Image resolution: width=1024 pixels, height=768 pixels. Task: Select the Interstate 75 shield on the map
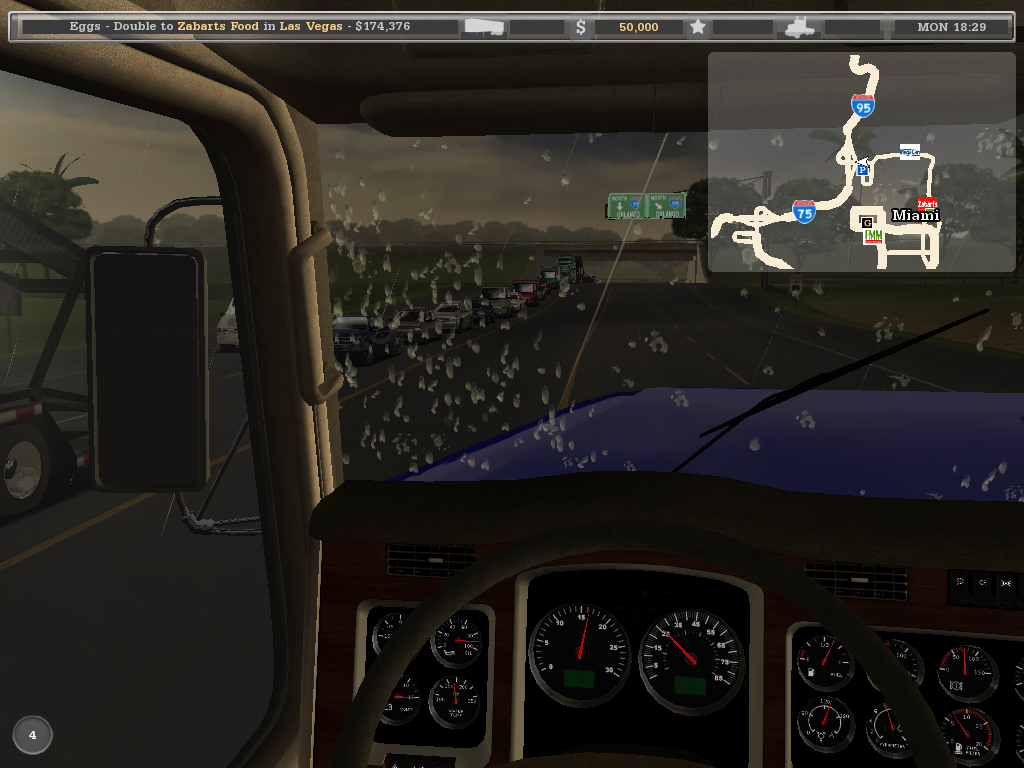click(x=804, y=210)
